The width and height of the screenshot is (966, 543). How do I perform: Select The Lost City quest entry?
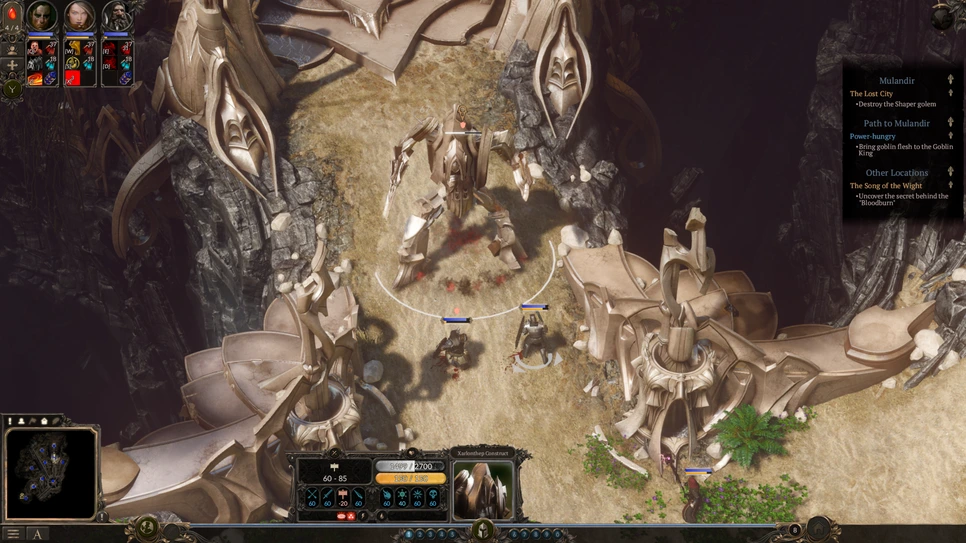871,94
